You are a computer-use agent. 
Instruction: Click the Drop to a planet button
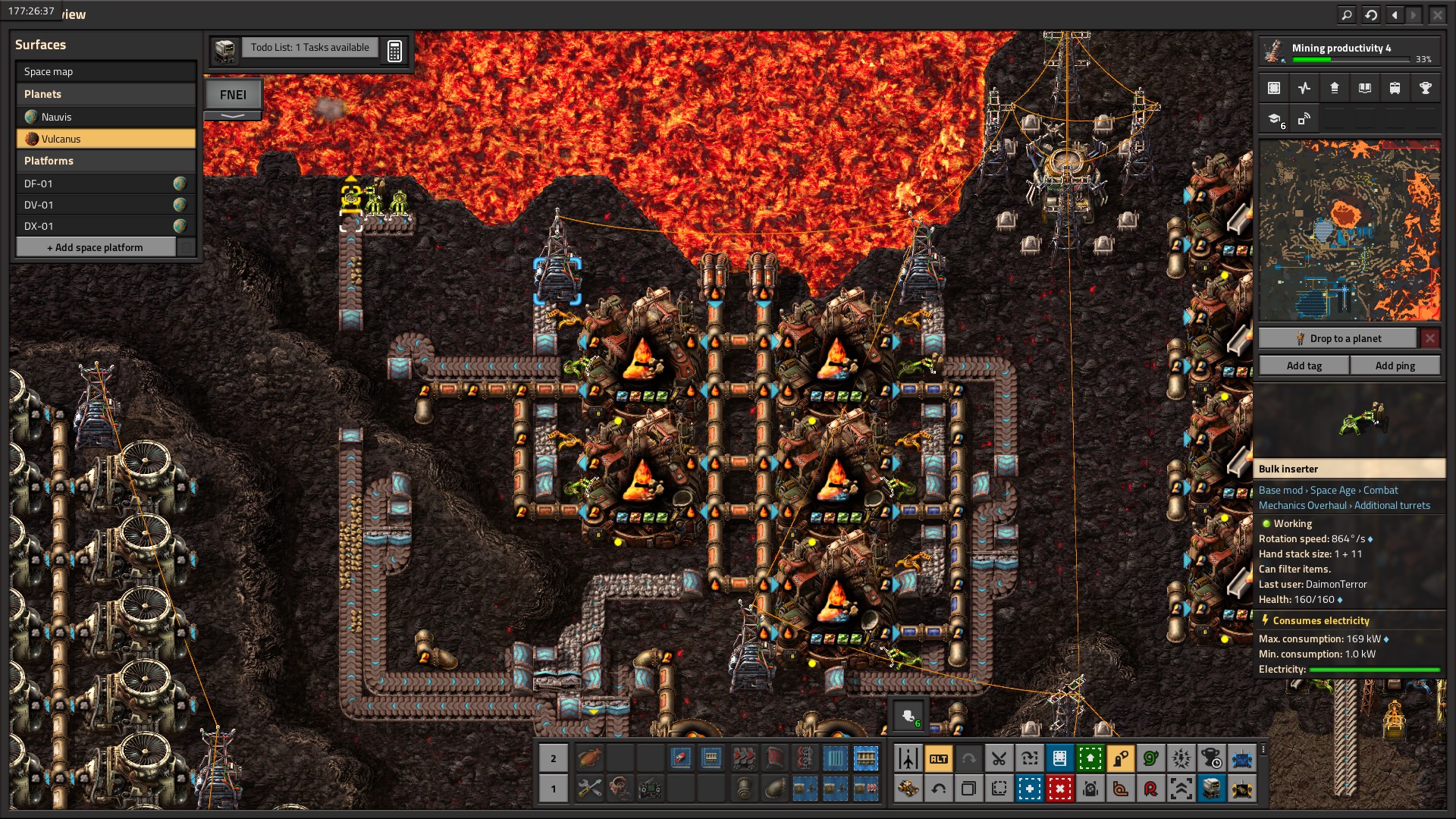tap(1338, 338)
